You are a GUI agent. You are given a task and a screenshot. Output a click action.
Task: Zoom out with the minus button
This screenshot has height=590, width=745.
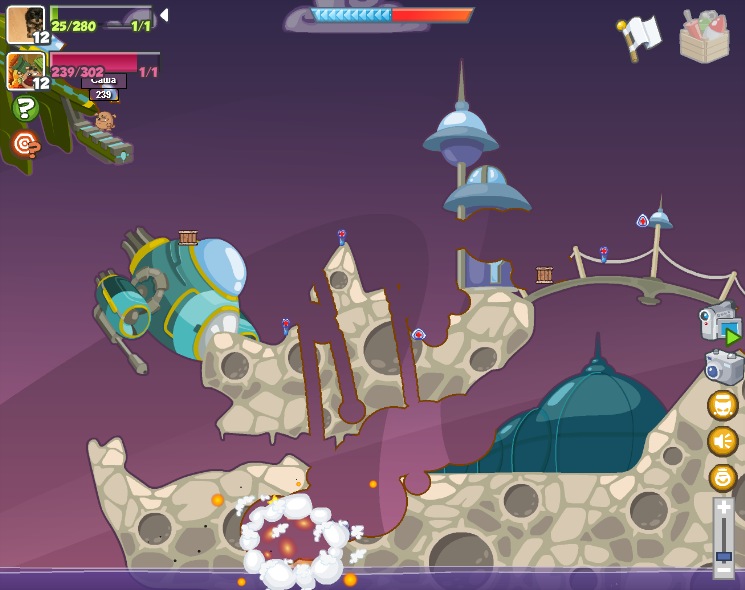[723, 570]
